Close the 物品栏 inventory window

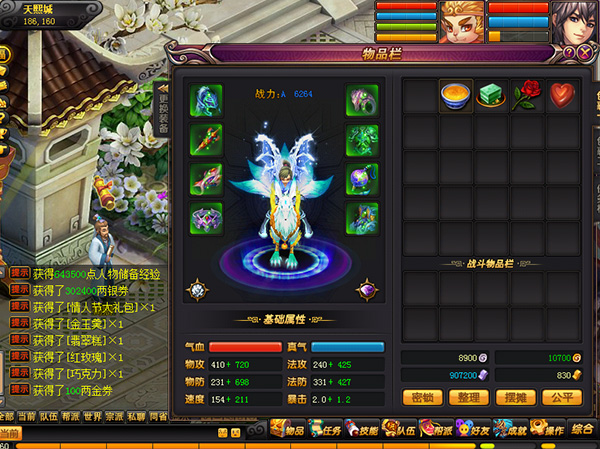[585, 52]
